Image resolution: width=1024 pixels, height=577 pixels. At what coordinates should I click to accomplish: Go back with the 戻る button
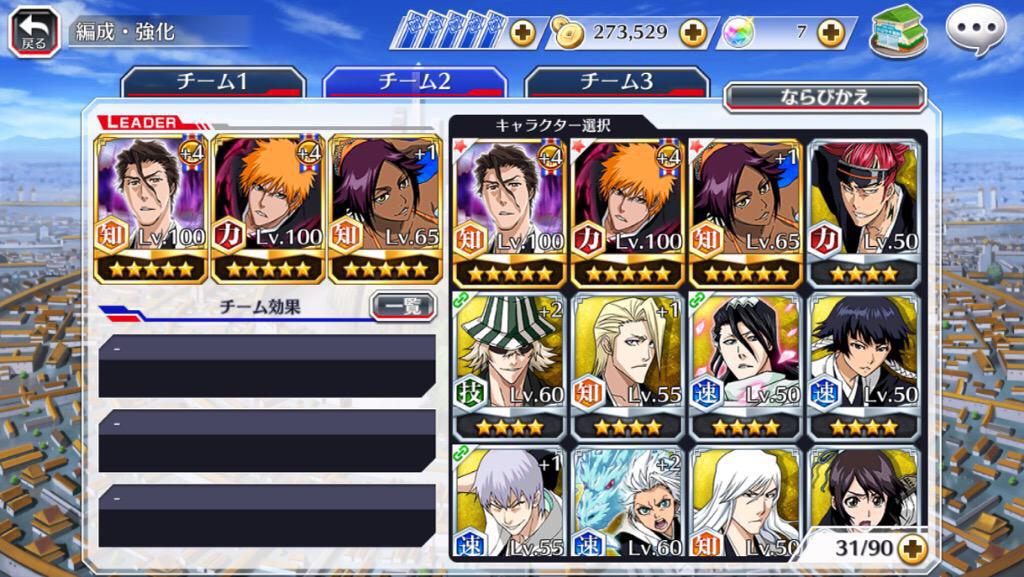(x=33, y=31)
